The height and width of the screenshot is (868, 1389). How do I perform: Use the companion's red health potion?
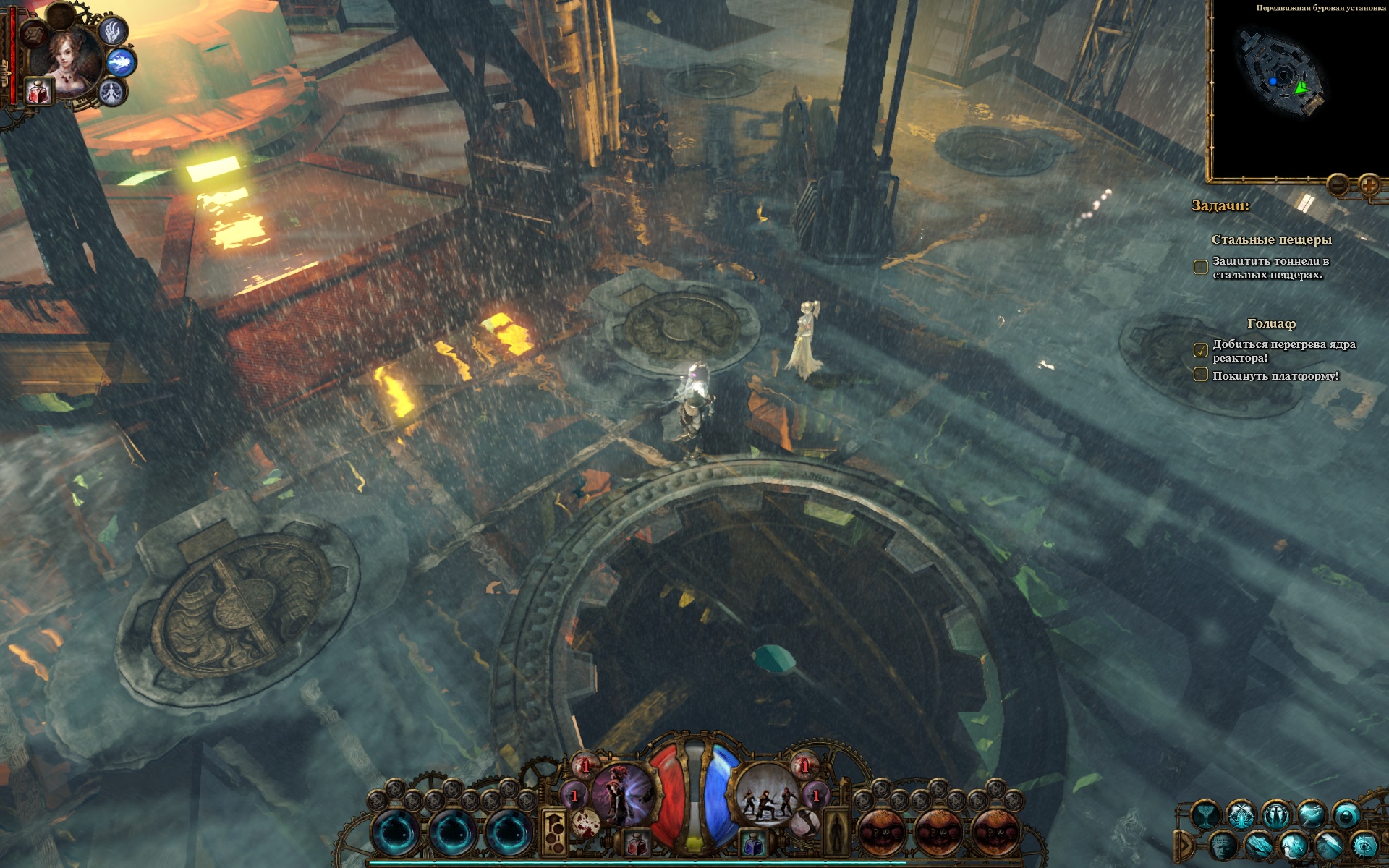click(38, 92)
